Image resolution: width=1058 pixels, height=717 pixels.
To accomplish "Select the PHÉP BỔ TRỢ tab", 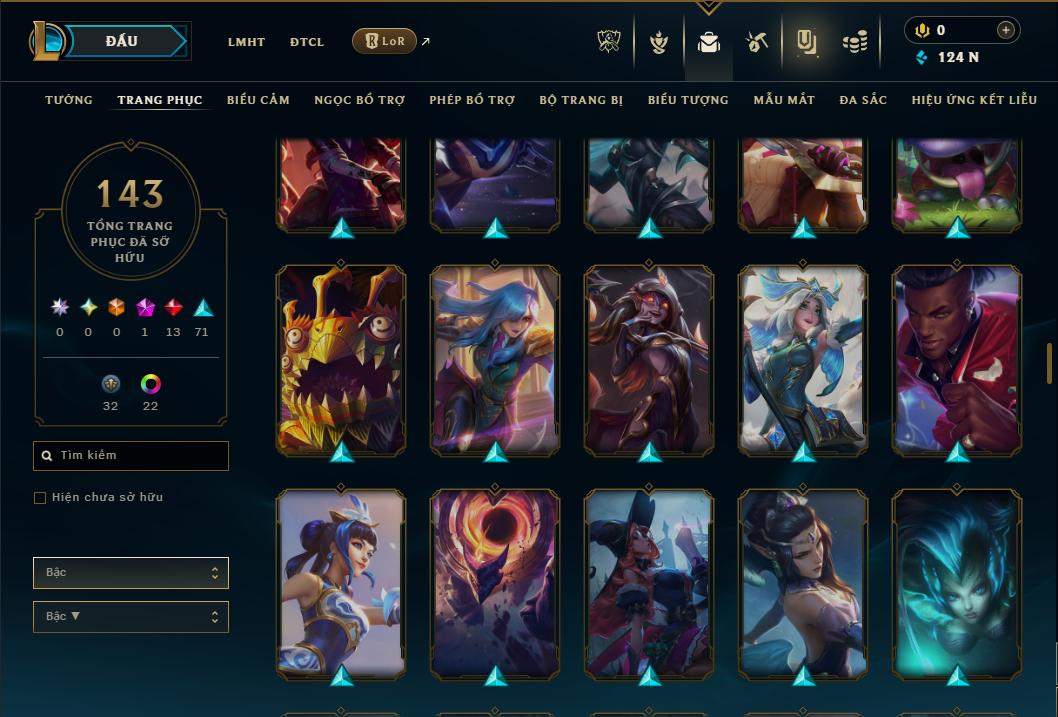I will tap(472, 100).
